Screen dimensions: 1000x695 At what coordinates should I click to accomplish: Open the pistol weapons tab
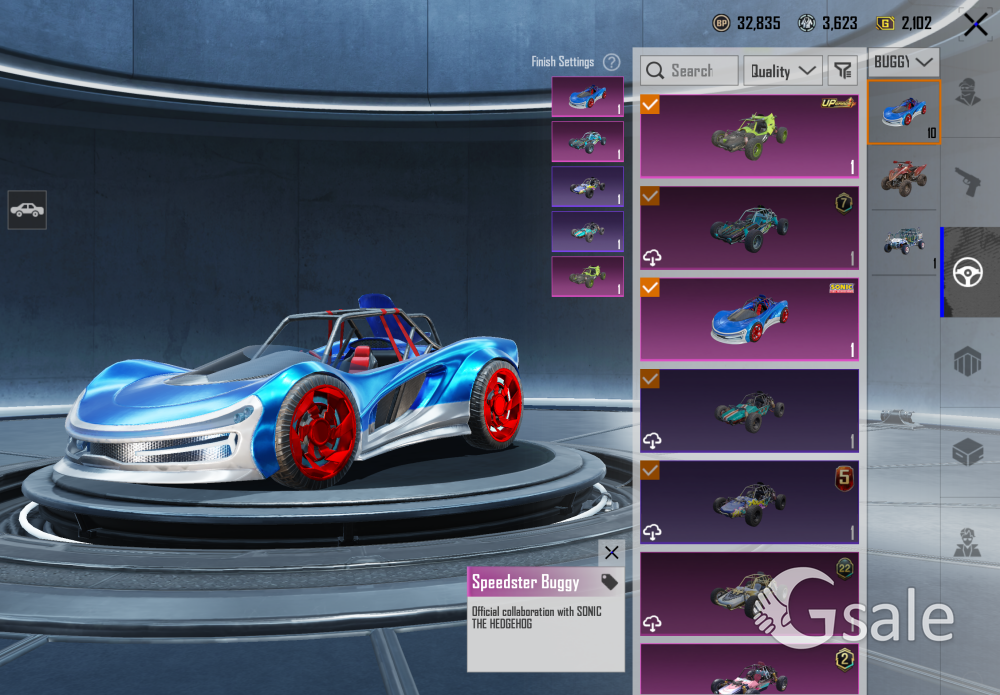967,182
